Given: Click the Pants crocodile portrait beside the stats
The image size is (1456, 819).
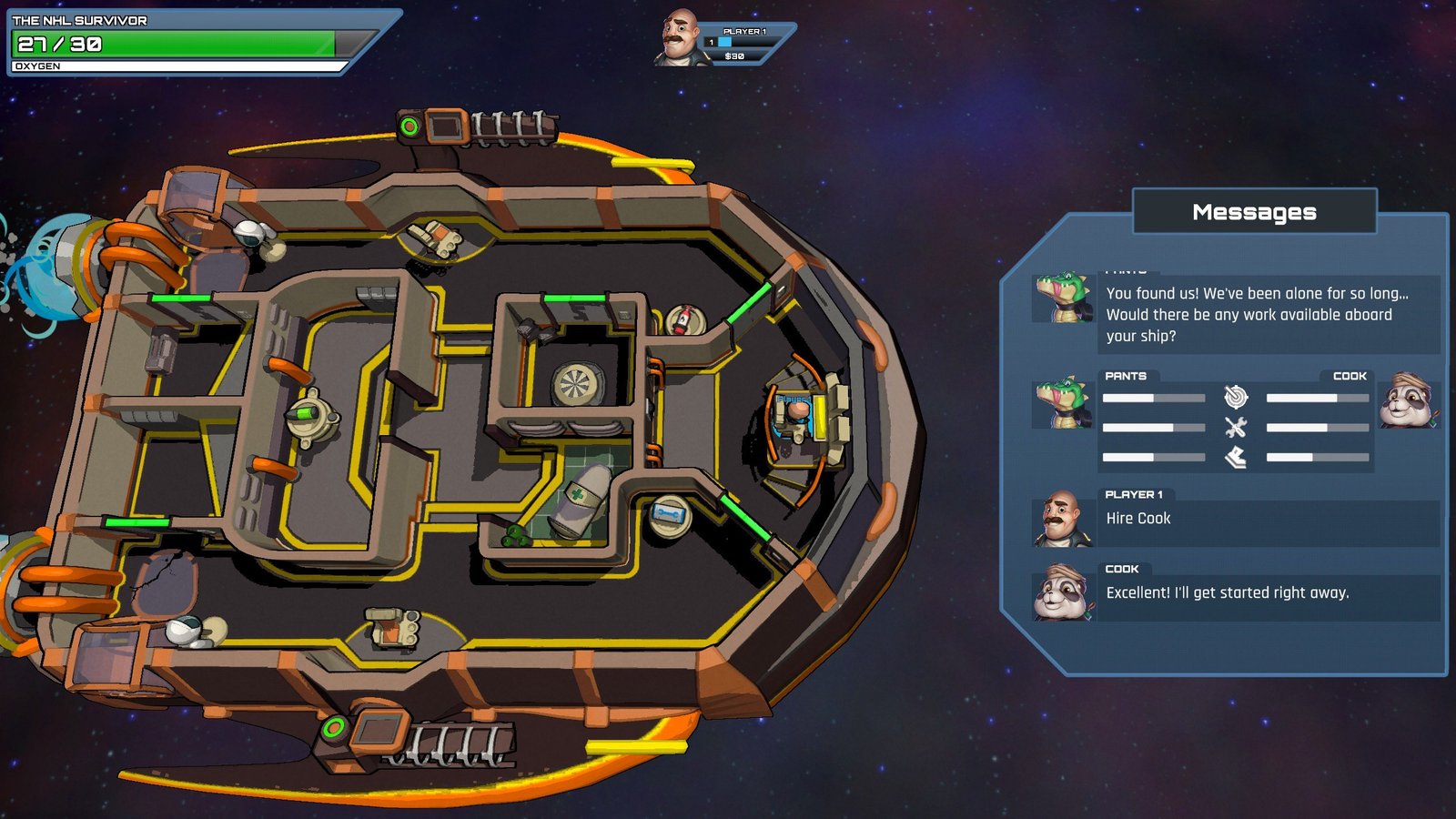Looking at the screenshot, I should pos(1062,402).
